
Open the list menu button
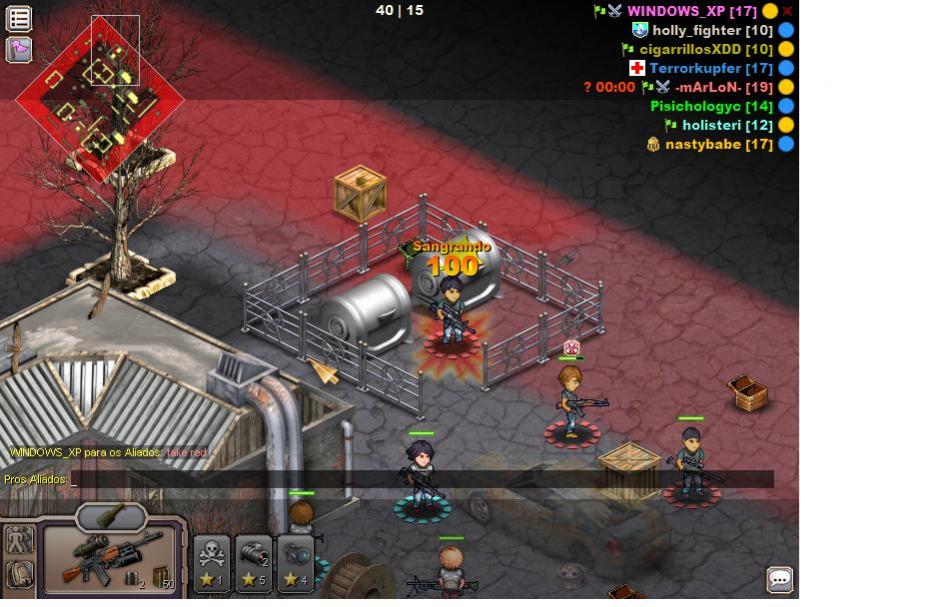pos(19,18)
